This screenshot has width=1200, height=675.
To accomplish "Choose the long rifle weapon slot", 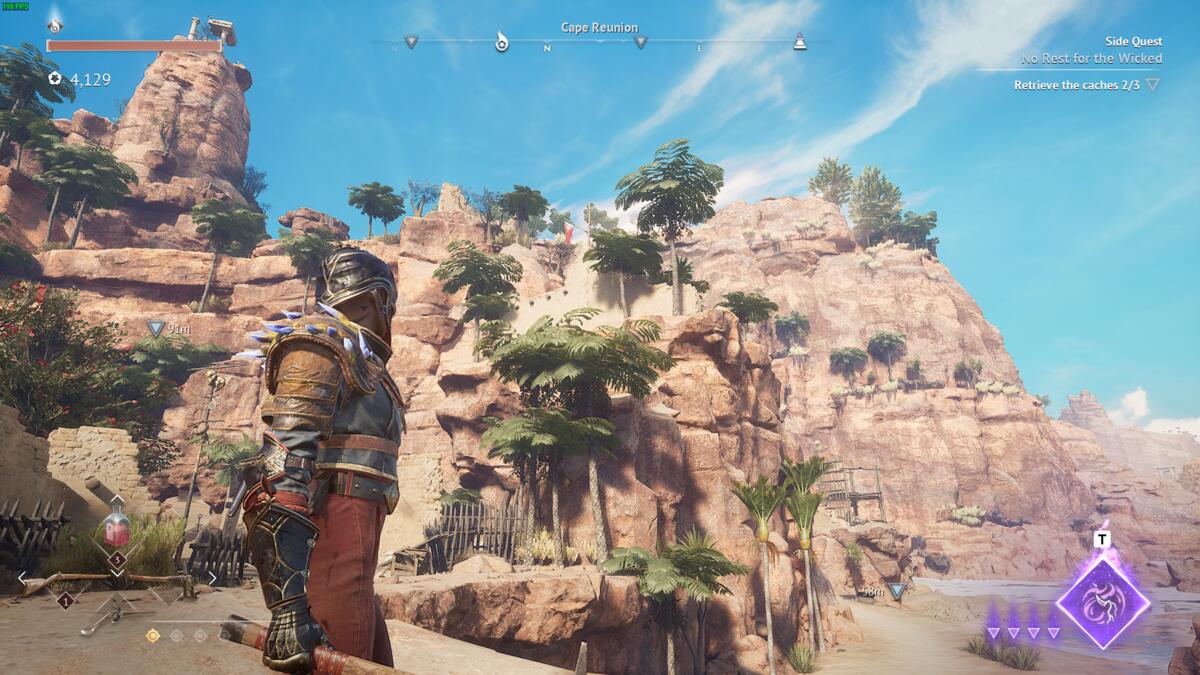I will point(112,581).
